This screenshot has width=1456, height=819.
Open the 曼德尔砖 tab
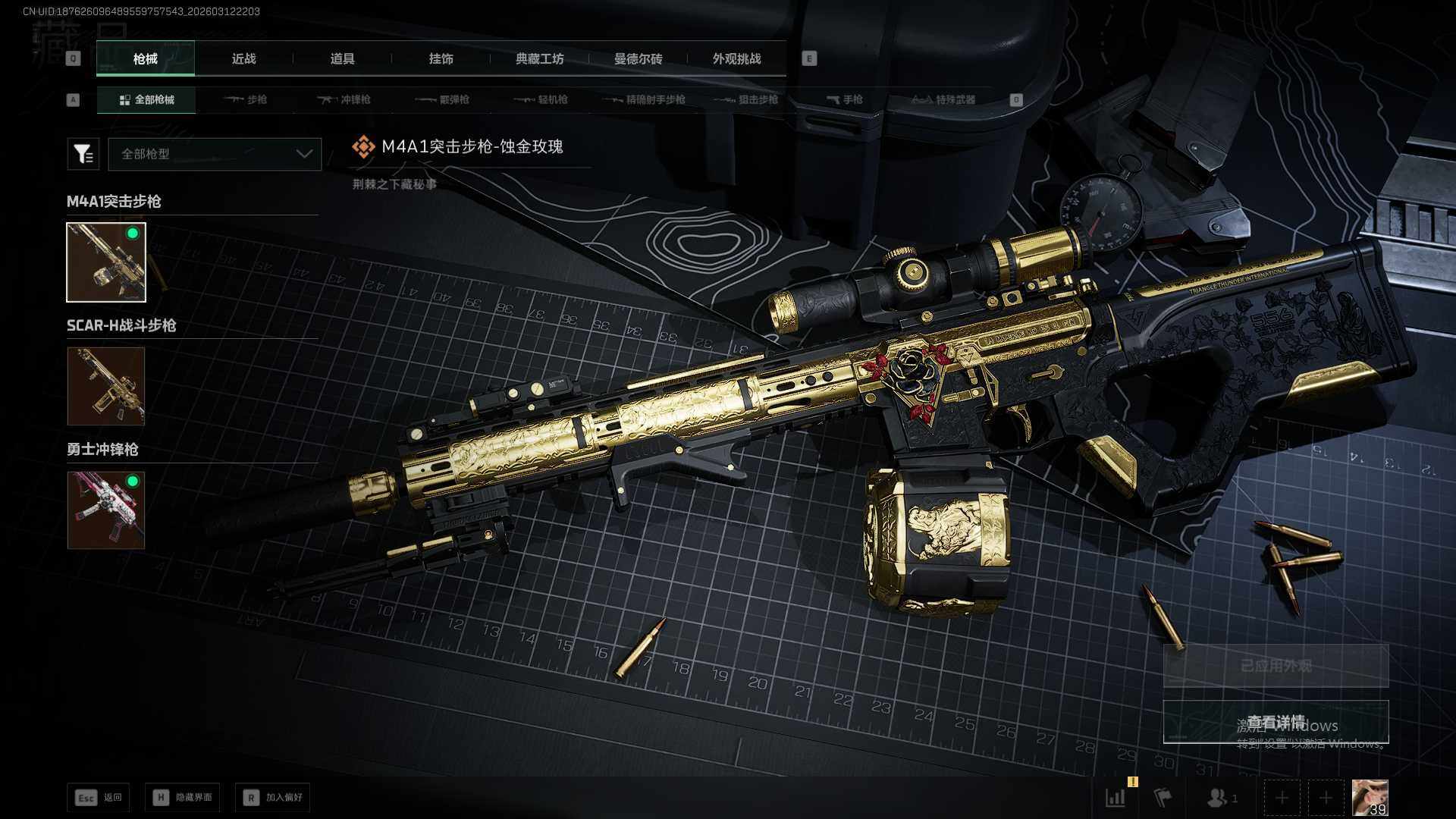click(x=638, y=58)
